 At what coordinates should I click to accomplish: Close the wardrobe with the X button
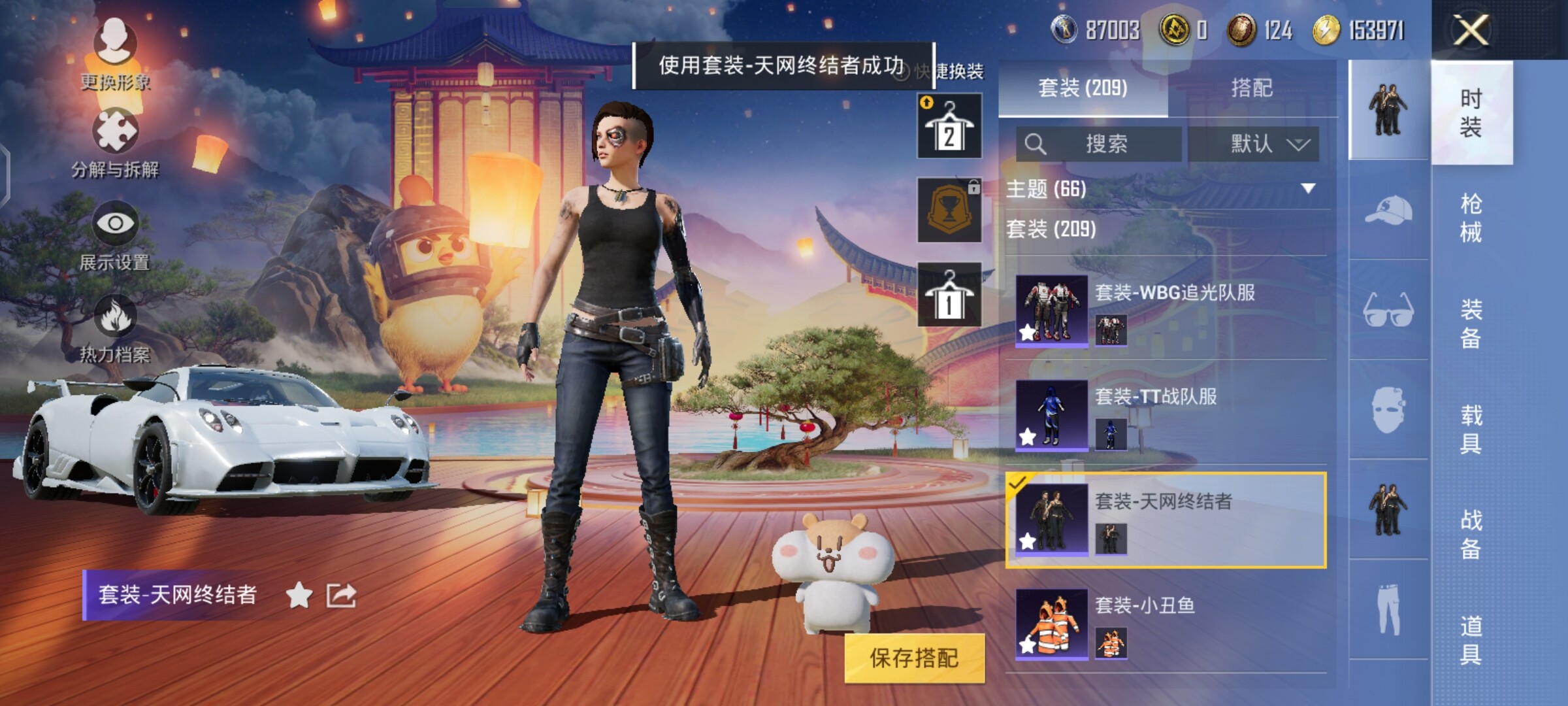point(1471,30)
